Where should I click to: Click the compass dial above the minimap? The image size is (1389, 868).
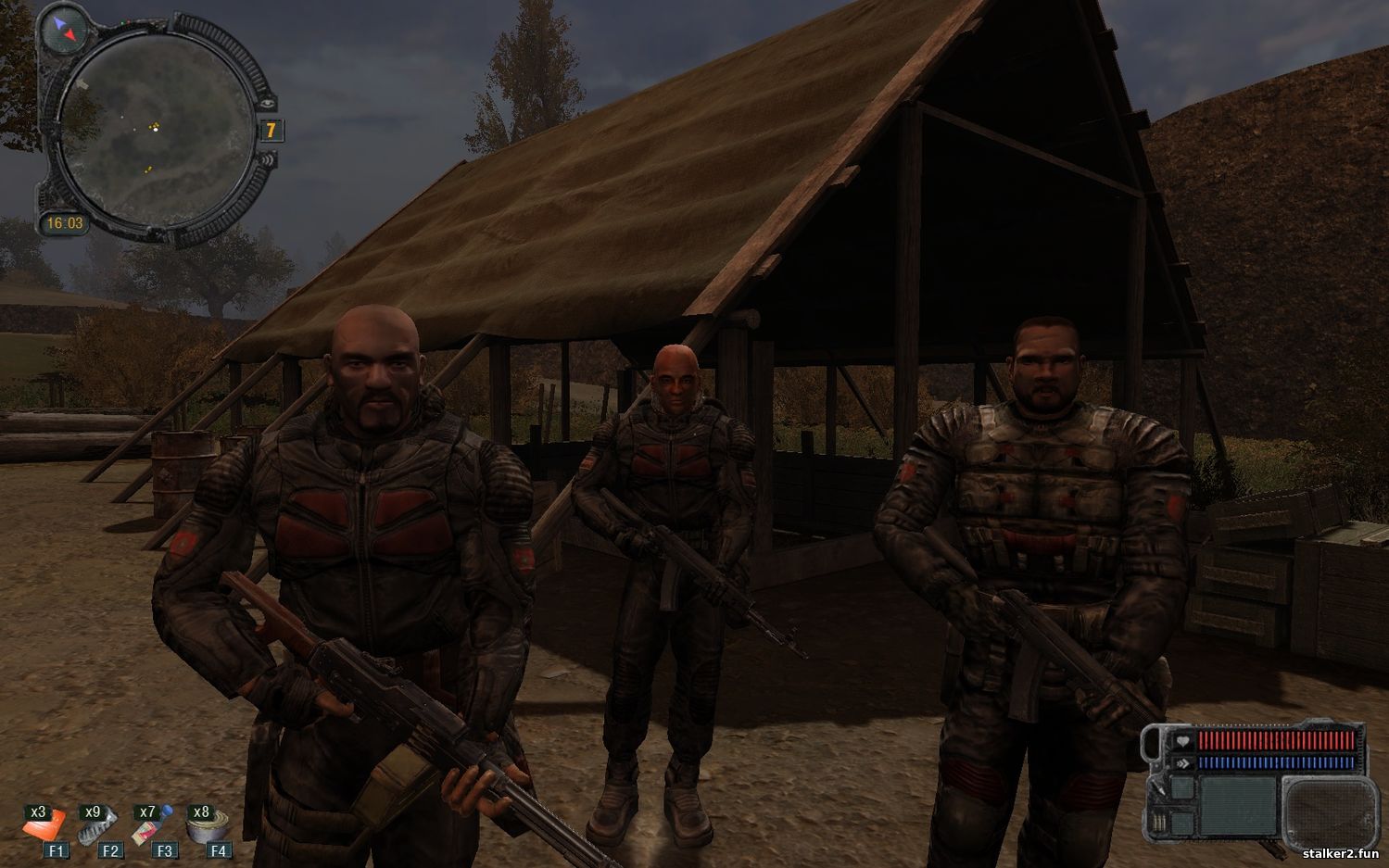66,29
